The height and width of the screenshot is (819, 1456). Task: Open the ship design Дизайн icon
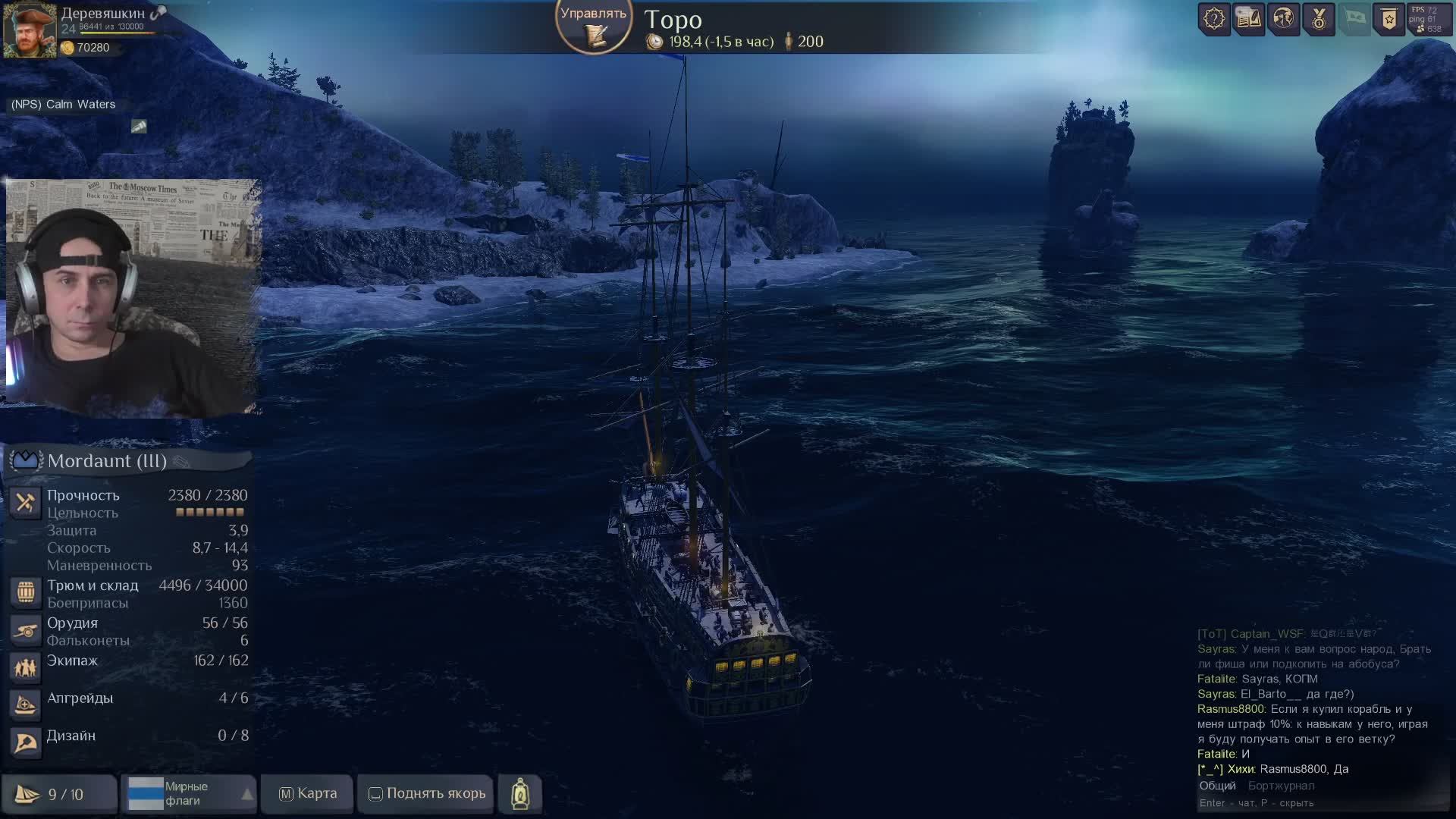[x=25, y=742]
